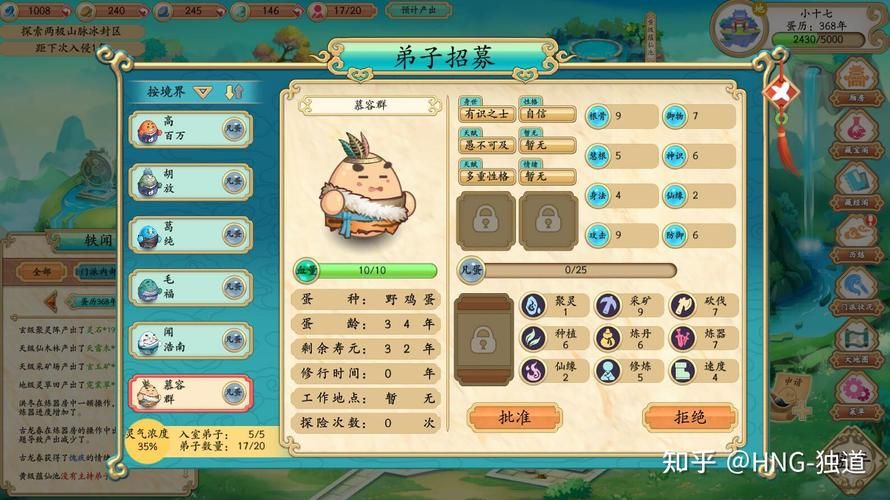890x500 pixels.
Task: Reject the recruit with 拒绝 button
Action: (689, 417)
